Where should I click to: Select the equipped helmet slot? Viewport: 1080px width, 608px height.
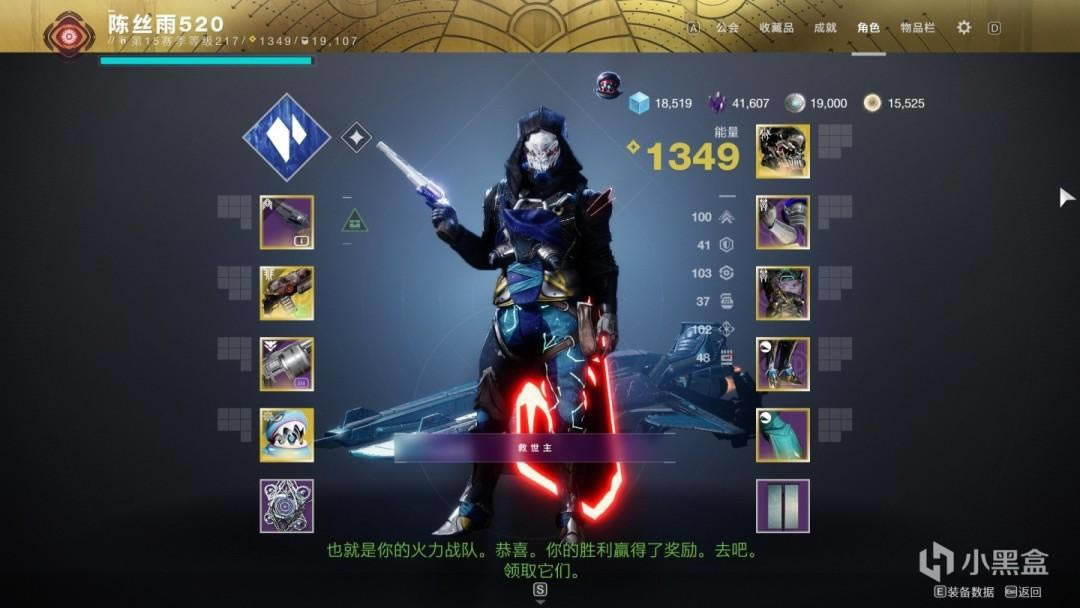click(783, 151)
